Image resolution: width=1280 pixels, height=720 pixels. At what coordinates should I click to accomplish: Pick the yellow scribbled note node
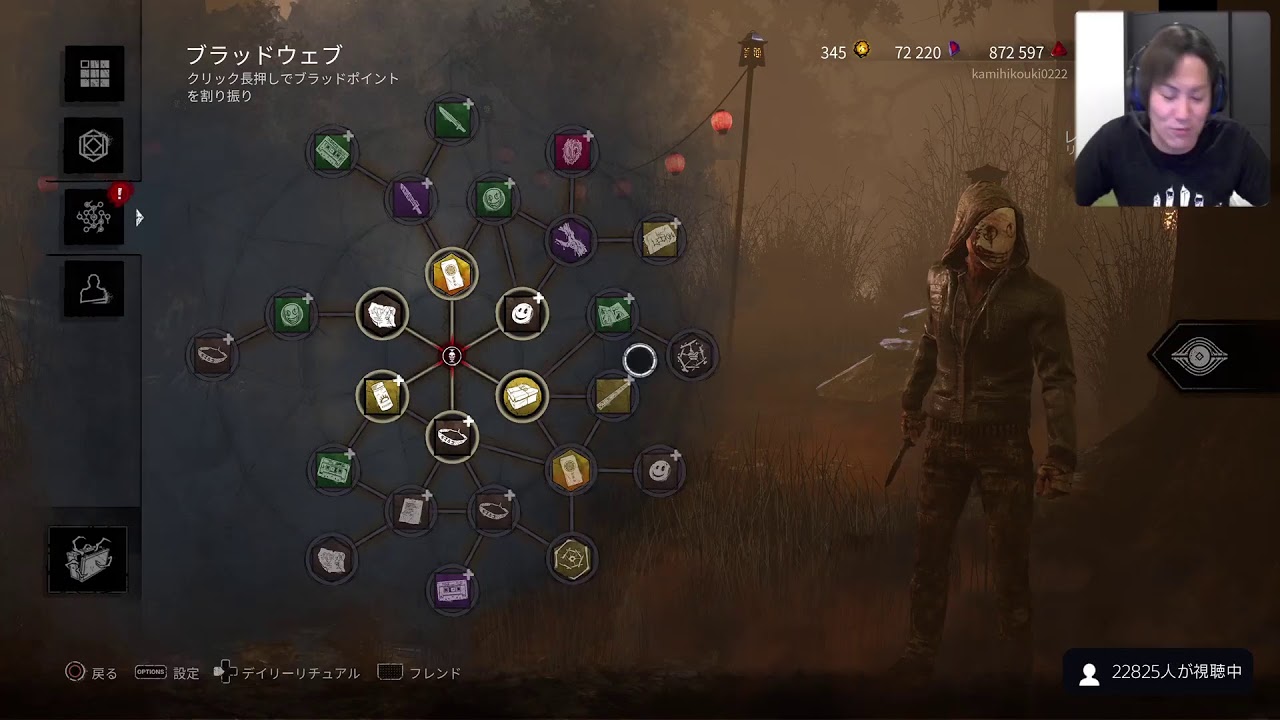click(659, 239)
